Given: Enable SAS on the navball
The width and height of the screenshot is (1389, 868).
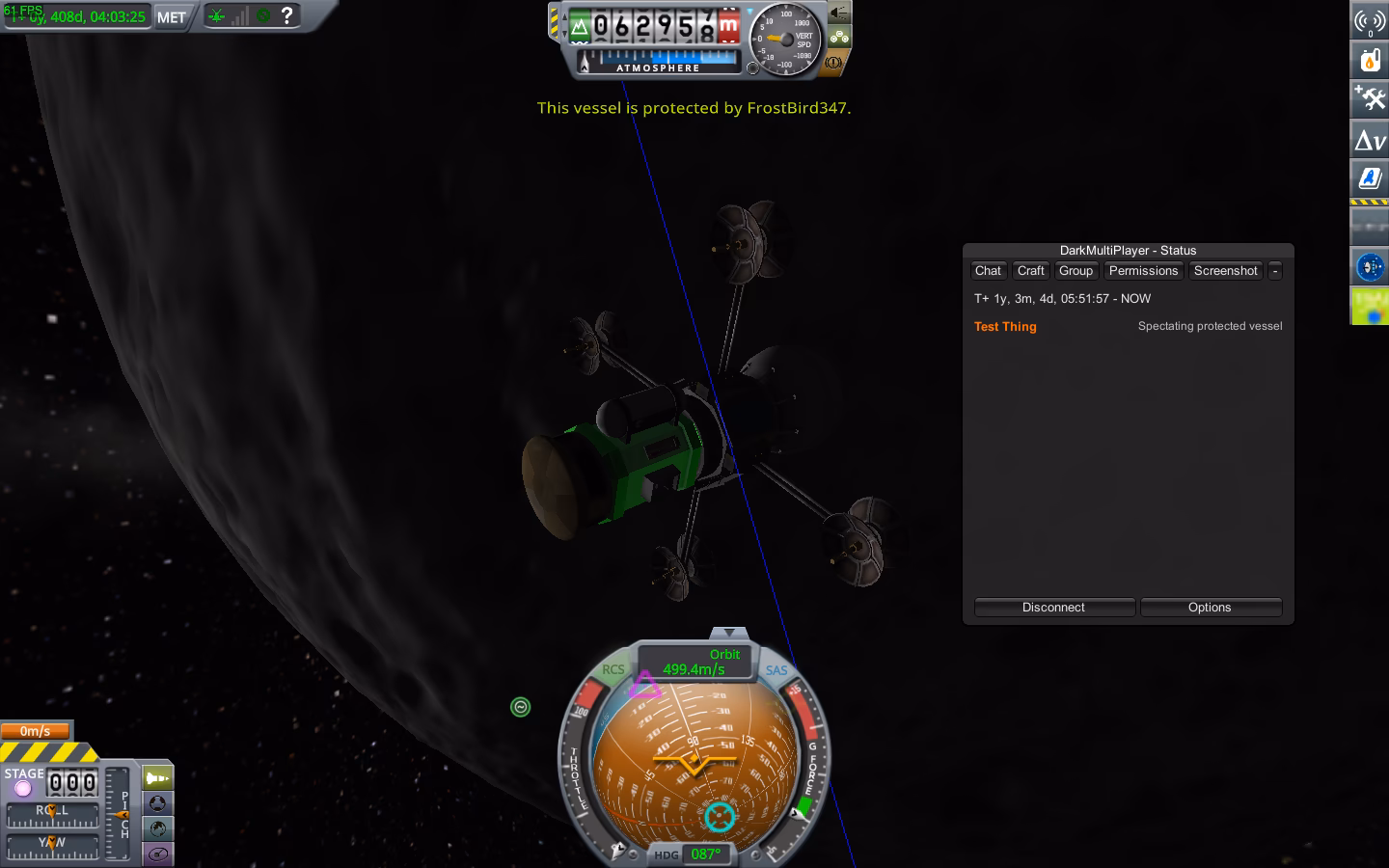Looking at the screenshot, I should pyautogui.click(x=775, y=671).
